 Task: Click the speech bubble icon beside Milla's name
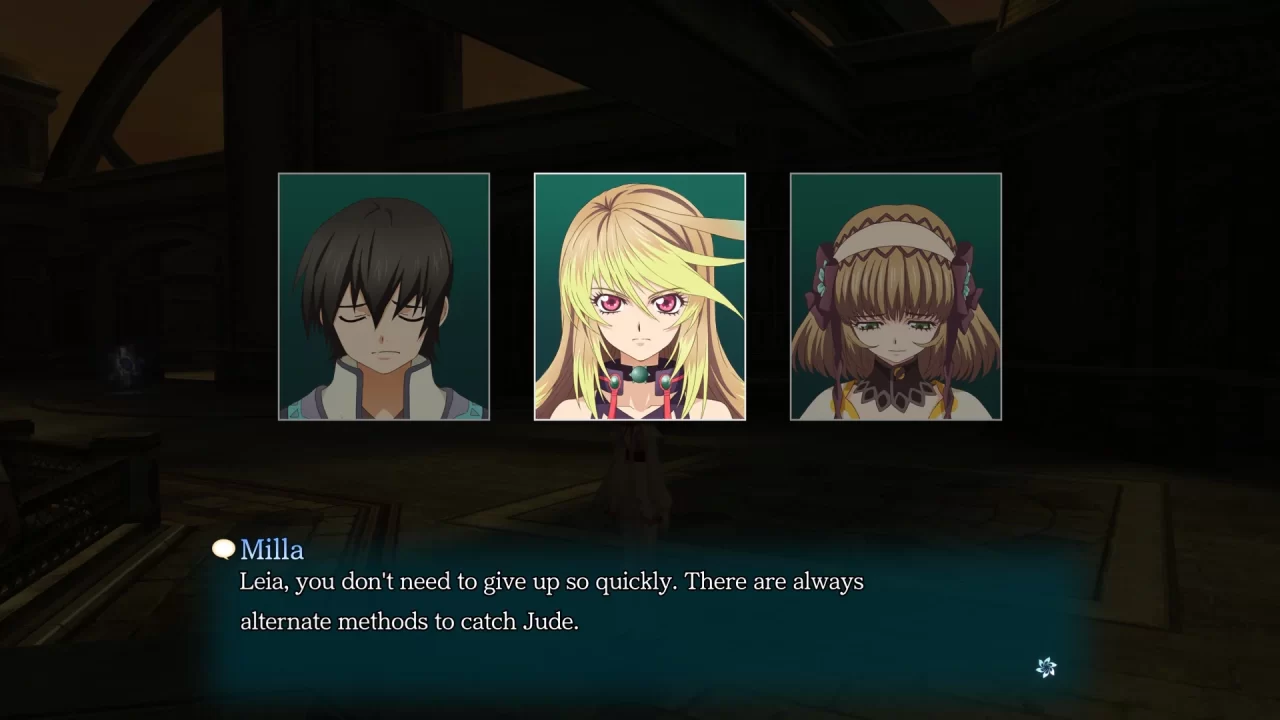[x=222, y=549]
